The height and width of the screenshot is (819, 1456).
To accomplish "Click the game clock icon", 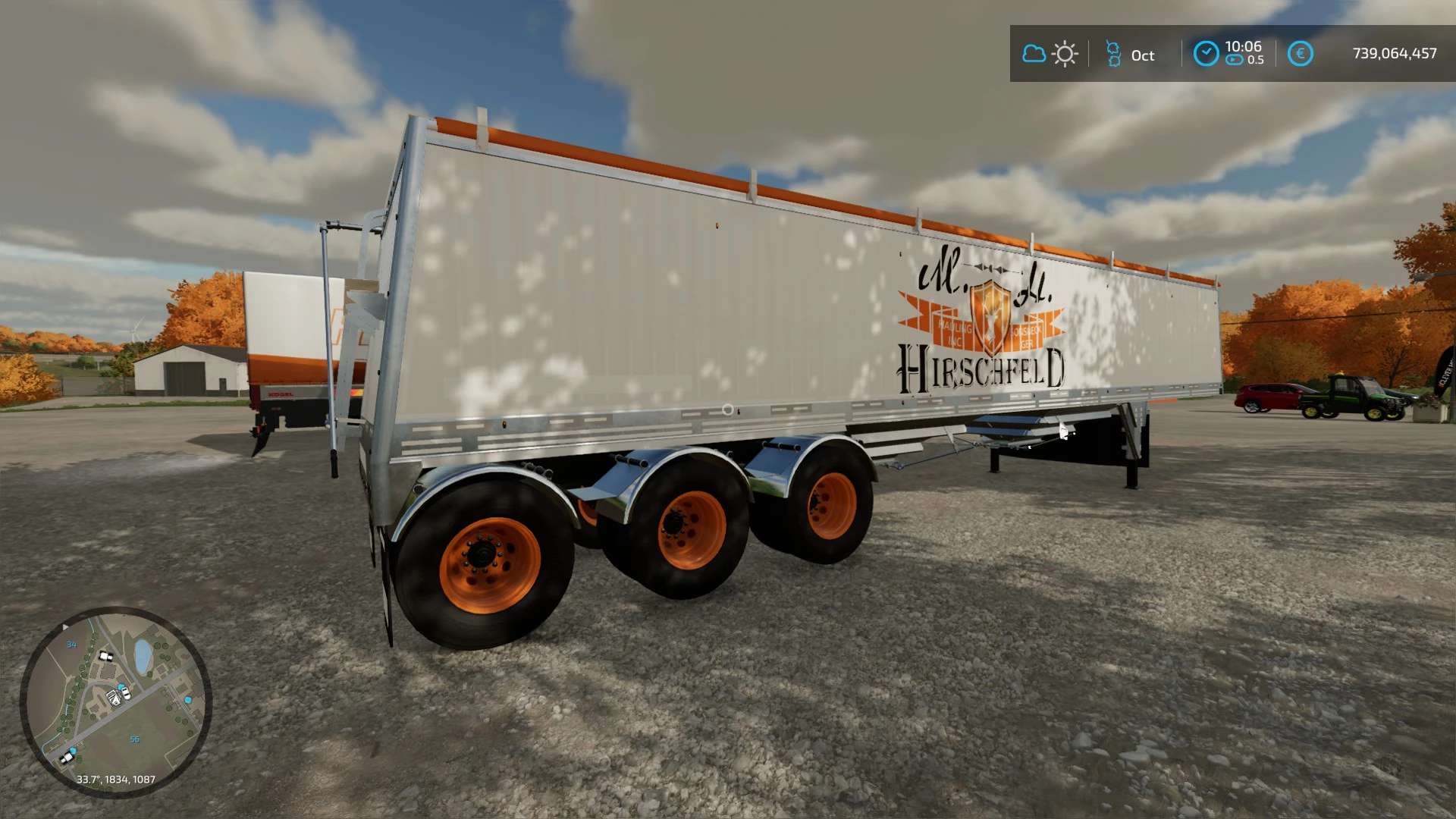I will (1206, 54).
